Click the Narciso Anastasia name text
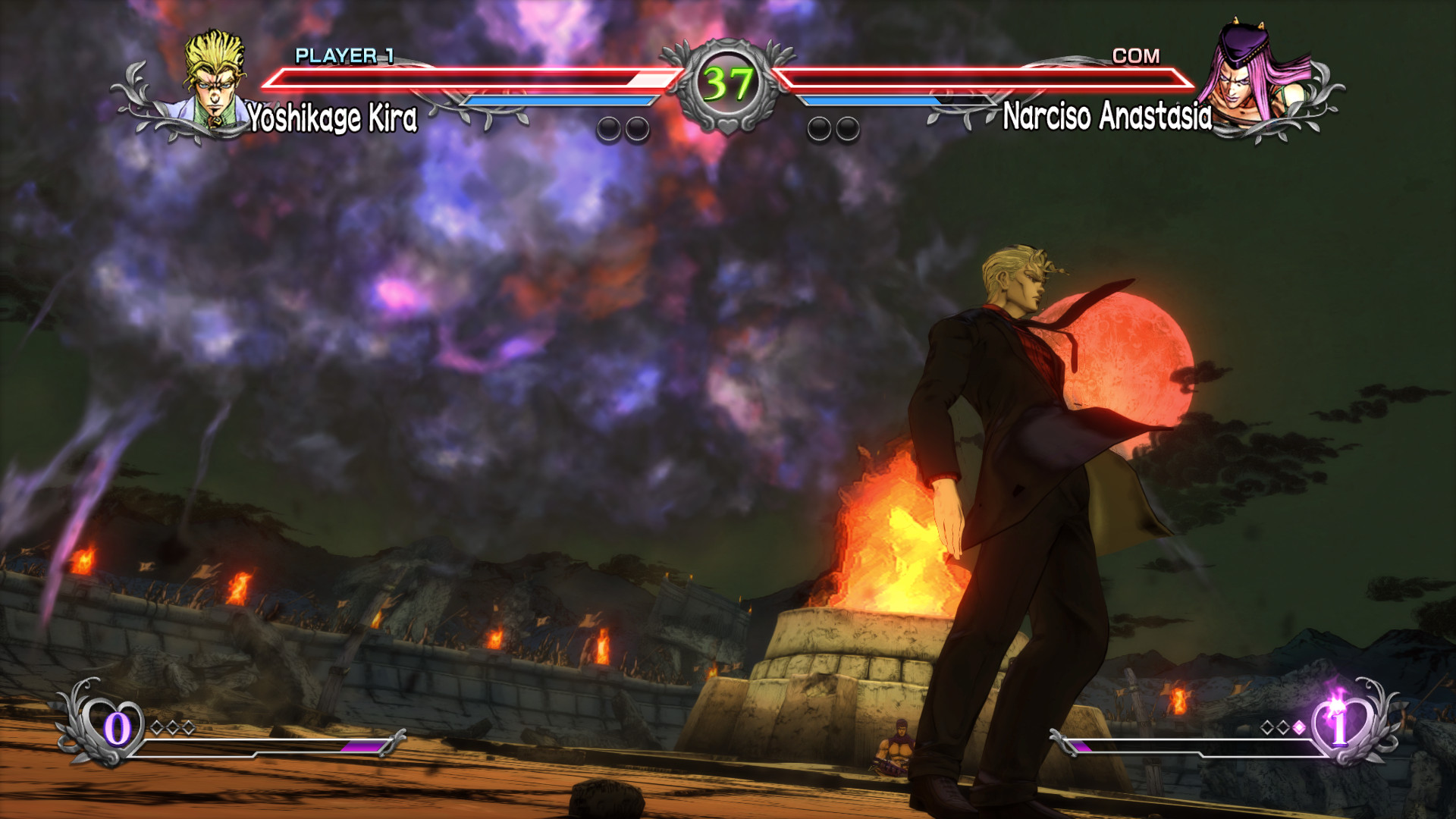This screenshot has width=1456, height=819. pos(1109,116)
